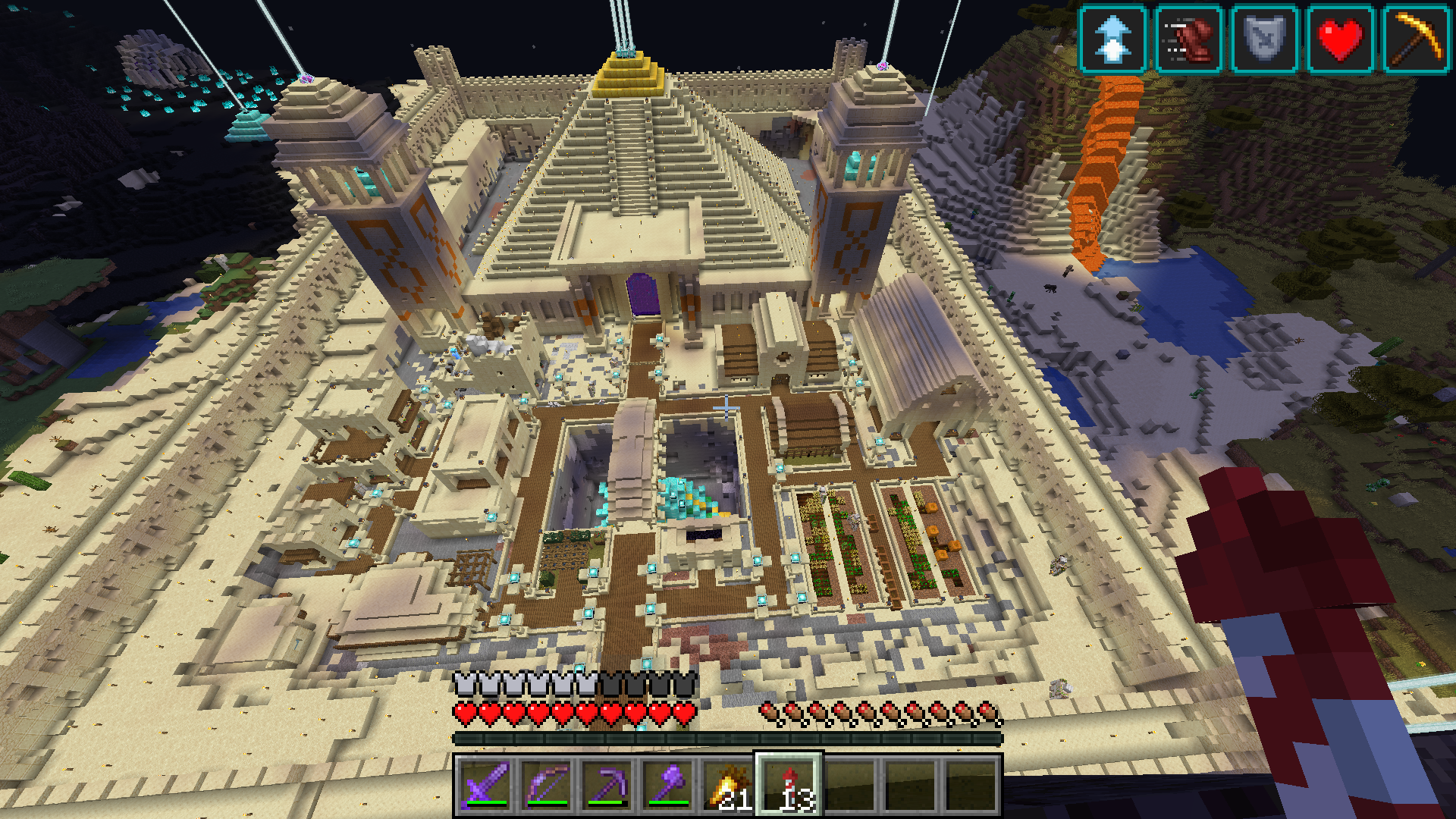Screen dimensions: 1456x819
Task: Select the firework rocket stack of 13
Action: tap(789, 785)
